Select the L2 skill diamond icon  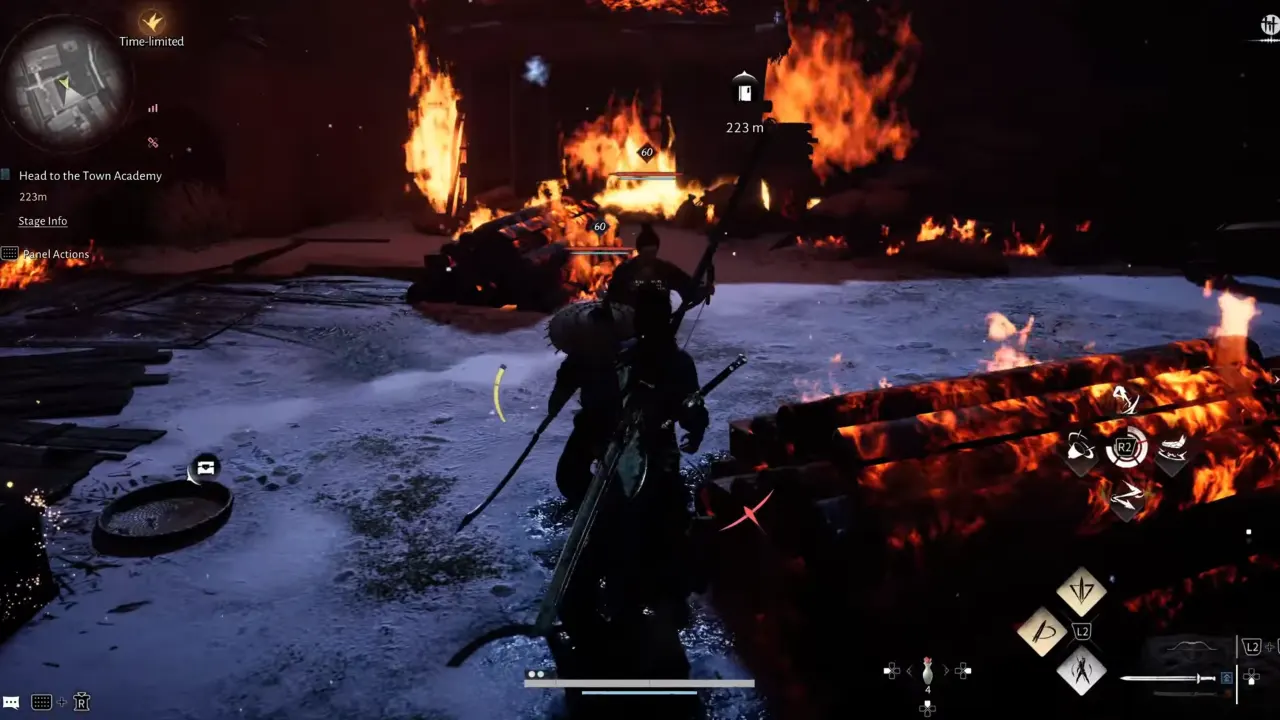1083,631
